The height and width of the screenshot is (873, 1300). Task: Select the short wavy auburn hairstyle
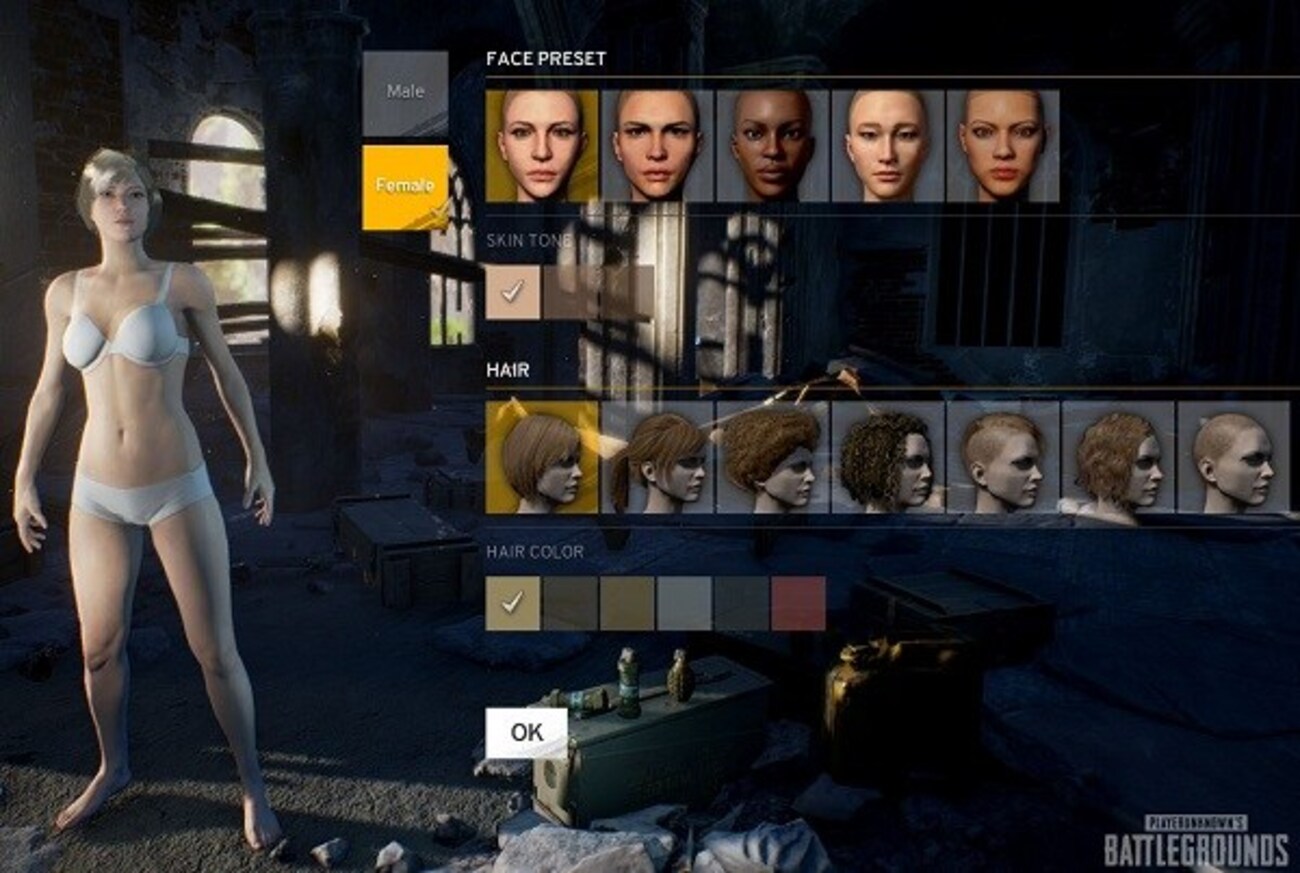1117,457
